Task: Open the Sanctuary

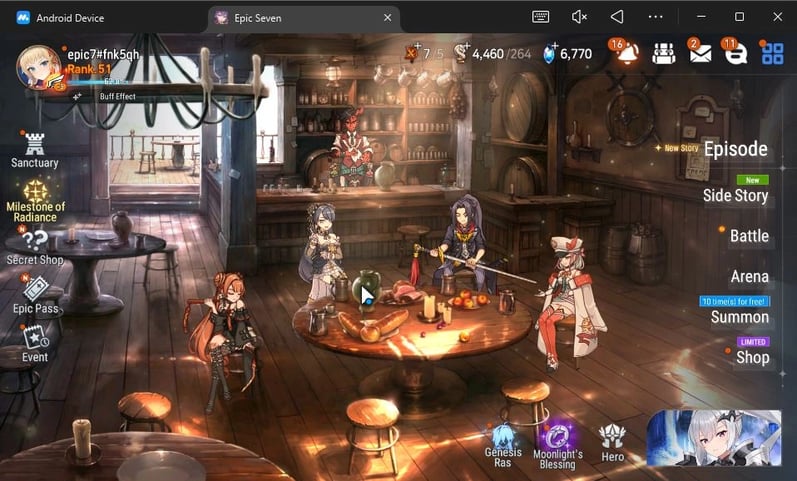Action: (x=35, y=148)
